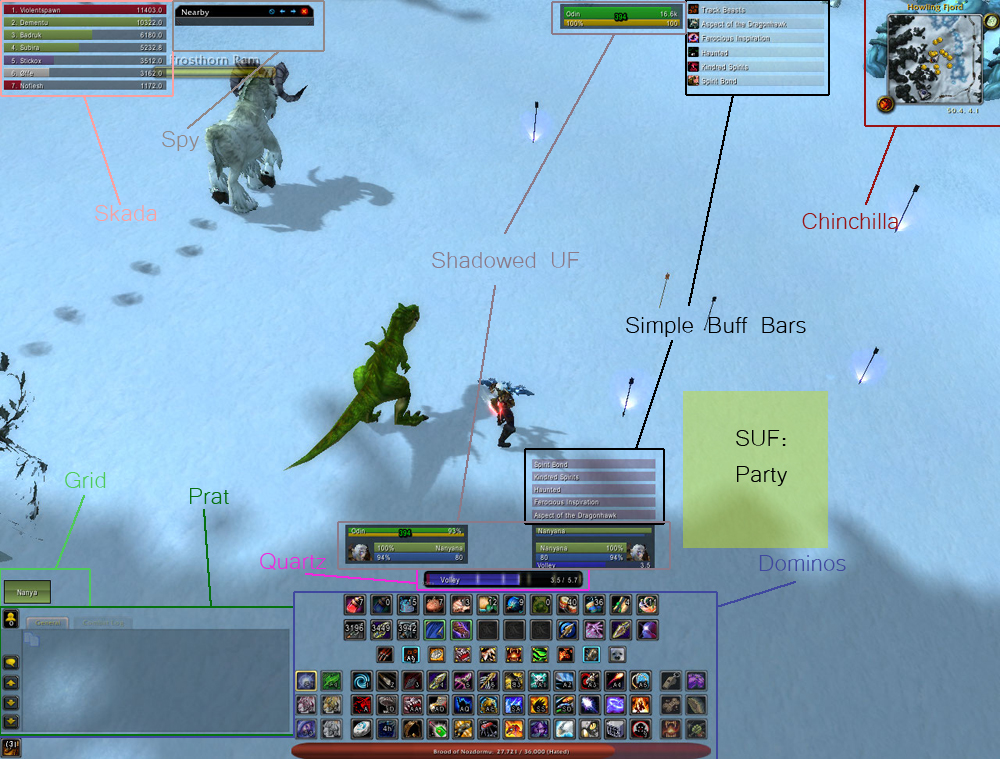Click the Odin target frame at the top
Viewport: 1000px width, 759px height.
click(x=619, y=18)
